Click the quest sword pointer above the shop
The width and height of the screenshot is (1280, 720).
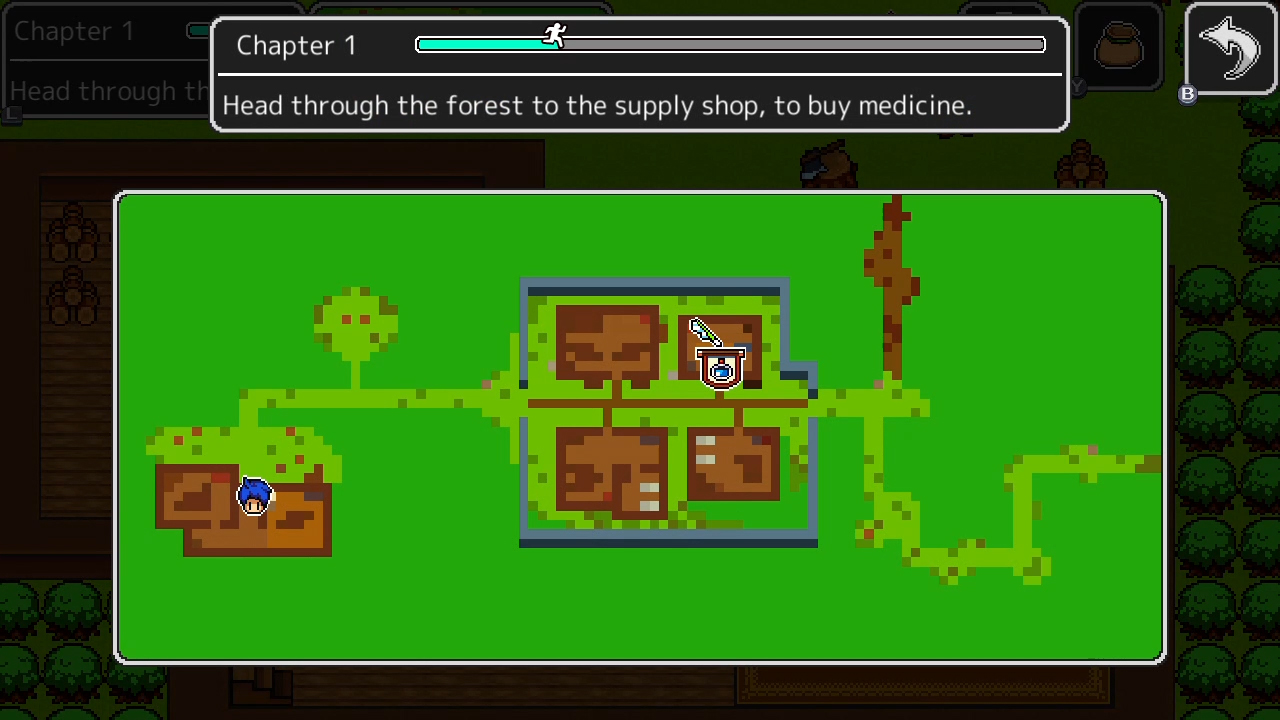(703, 330)
